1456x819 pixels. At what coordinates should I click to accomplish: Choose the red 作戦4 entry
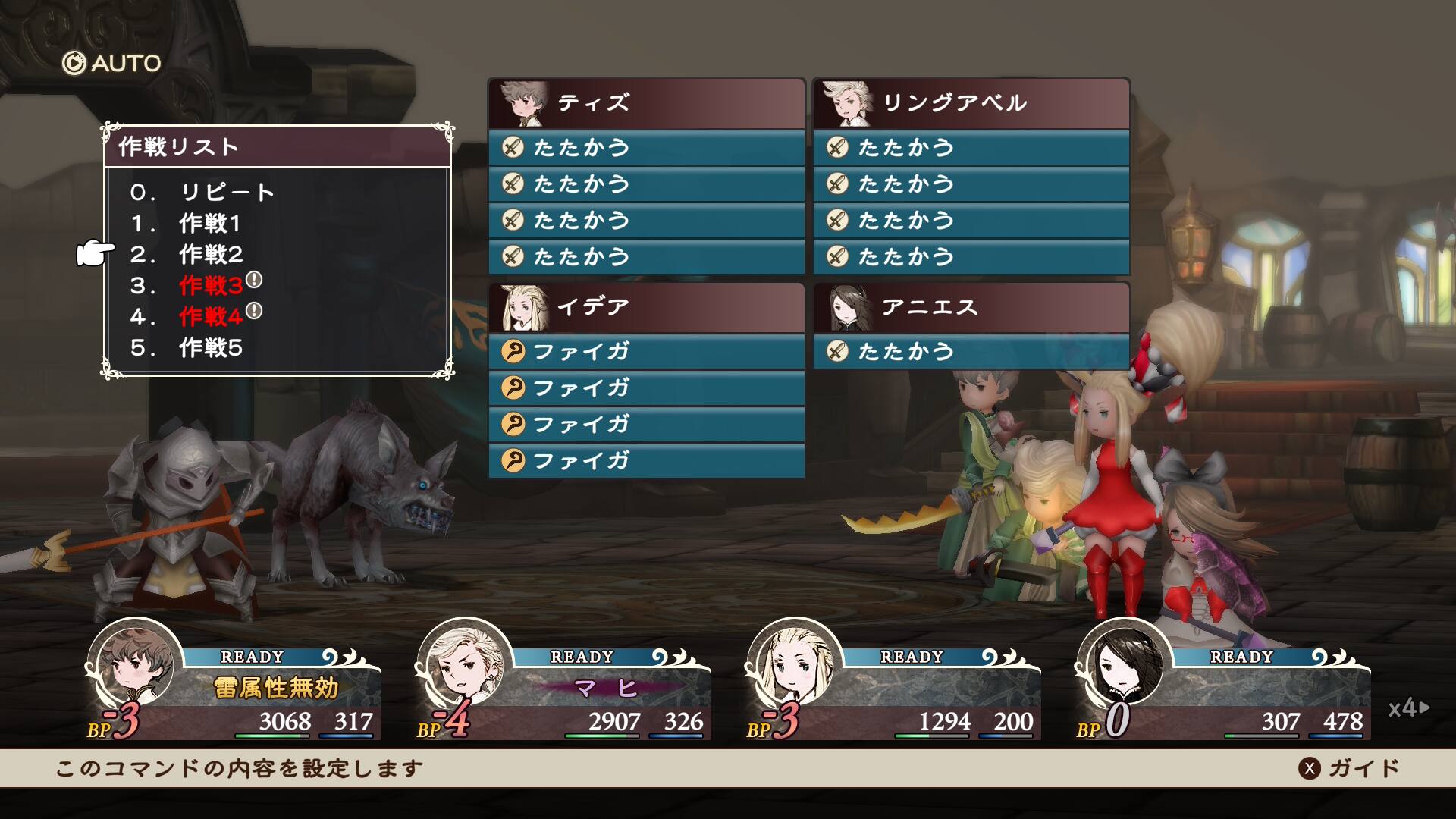[x=211, y=317]
